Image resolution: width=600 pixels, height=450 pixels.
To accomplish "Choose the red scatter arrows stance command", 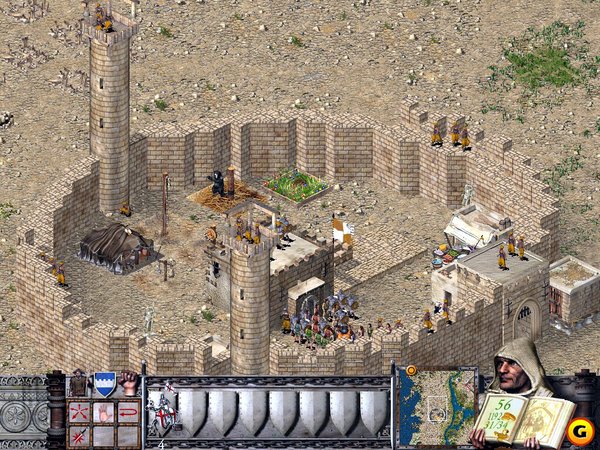I will coord(79,412).
